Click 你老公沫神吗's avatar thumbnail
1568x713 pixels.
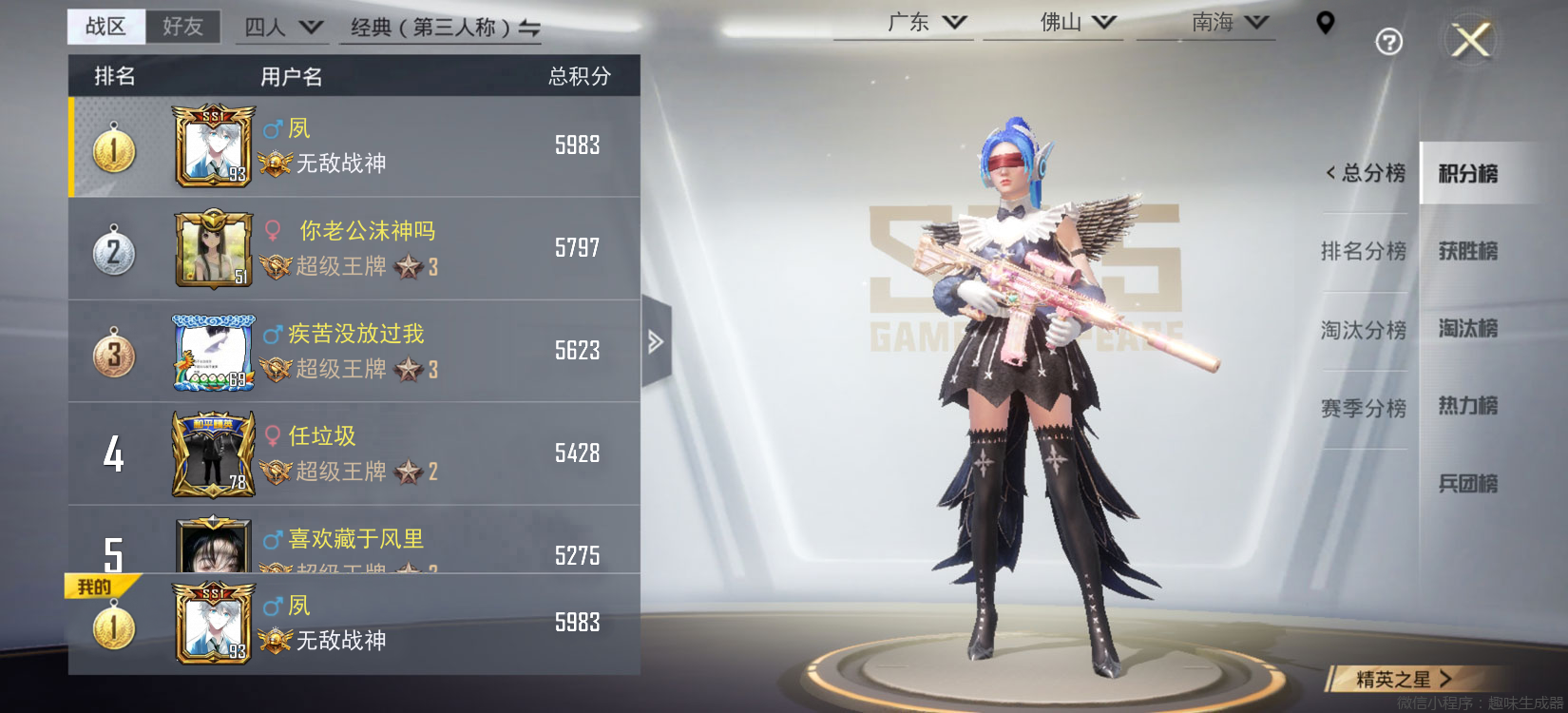click(211, 249)
